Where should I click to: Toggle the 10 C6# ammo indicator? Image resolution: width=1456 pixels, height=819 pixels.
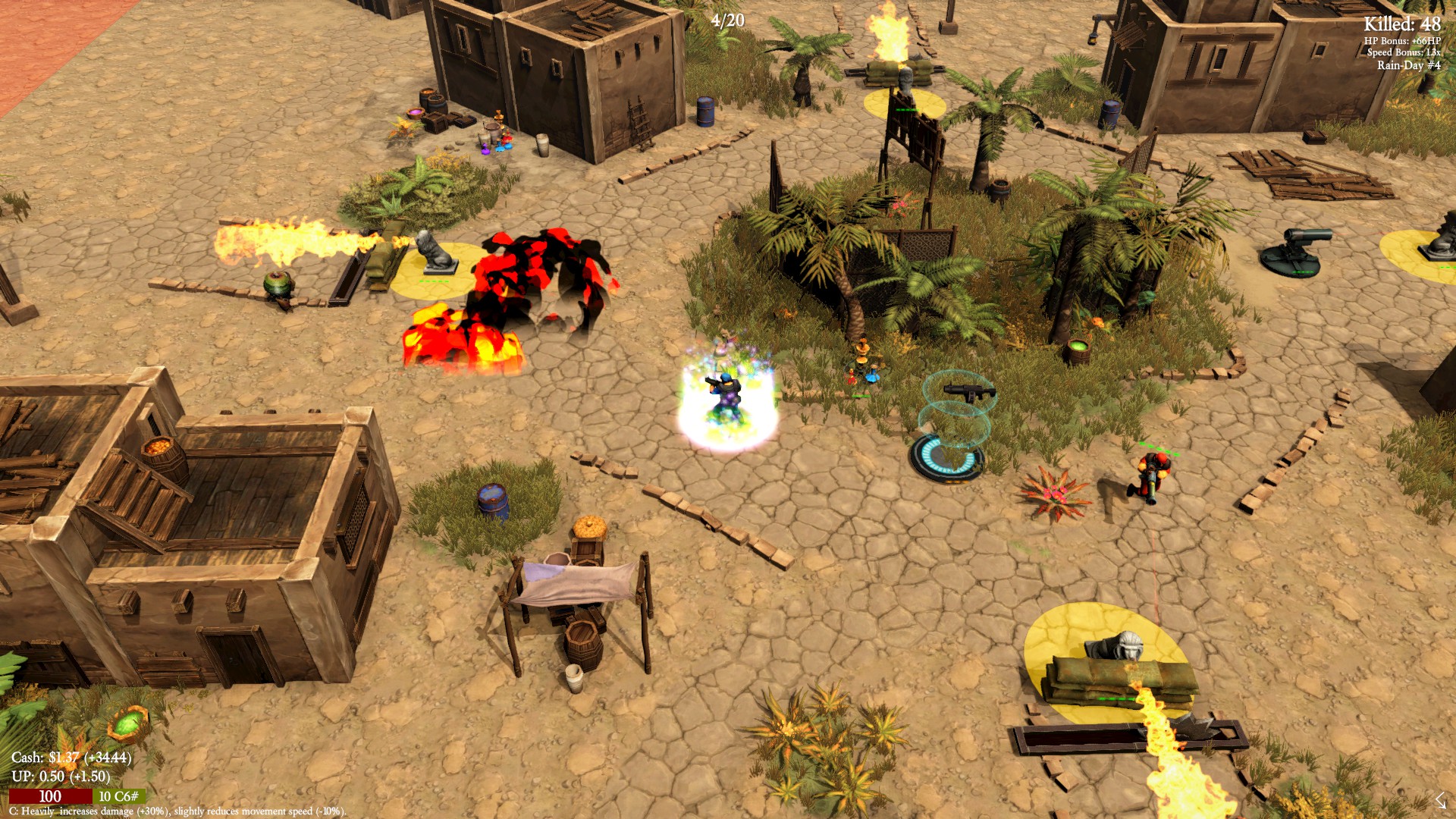(x=118, y=797)
